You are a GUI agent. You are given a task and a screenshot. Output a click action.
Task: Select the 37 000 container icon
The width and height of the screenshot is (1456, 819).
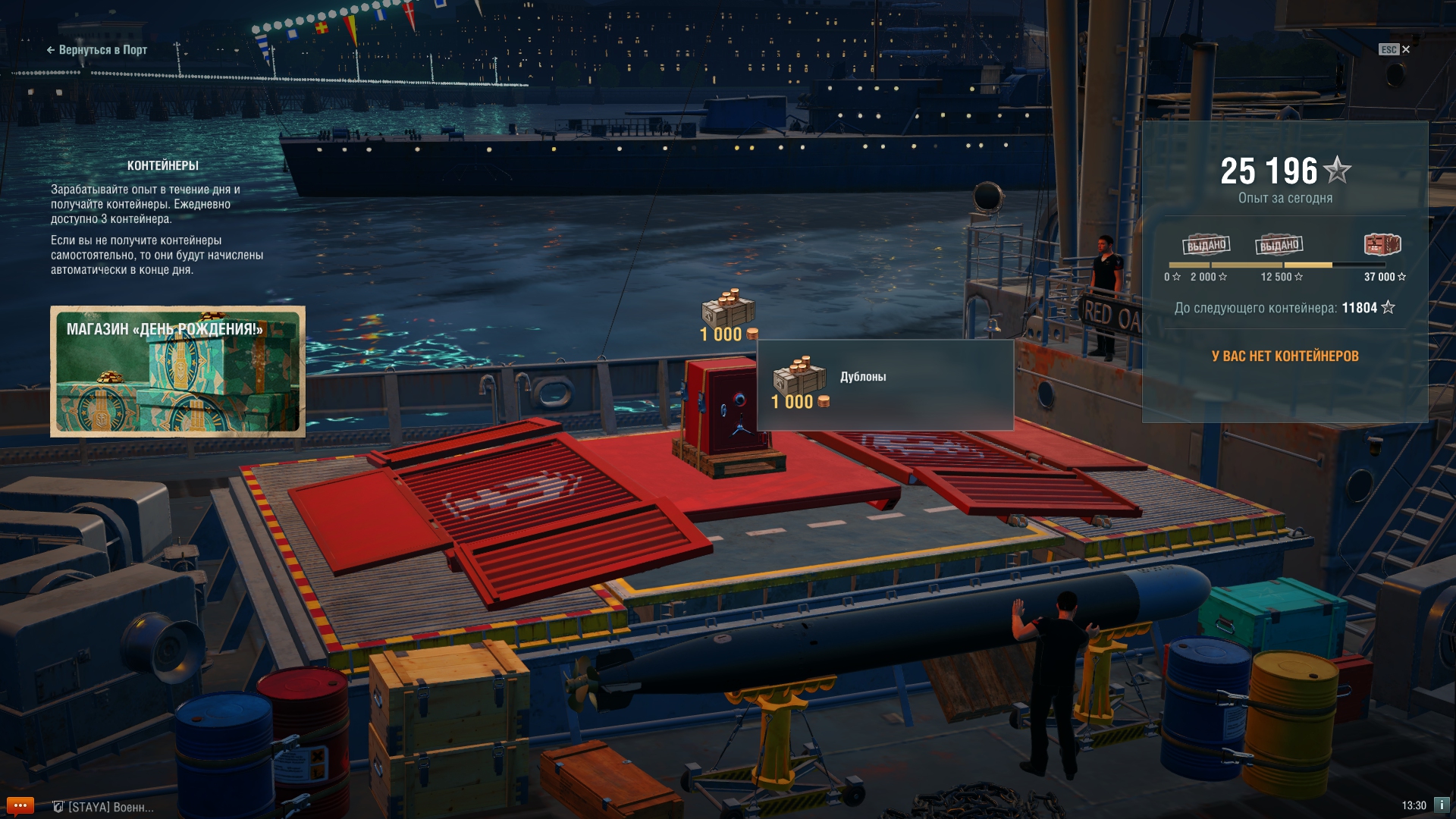(x=1382, y=244)
